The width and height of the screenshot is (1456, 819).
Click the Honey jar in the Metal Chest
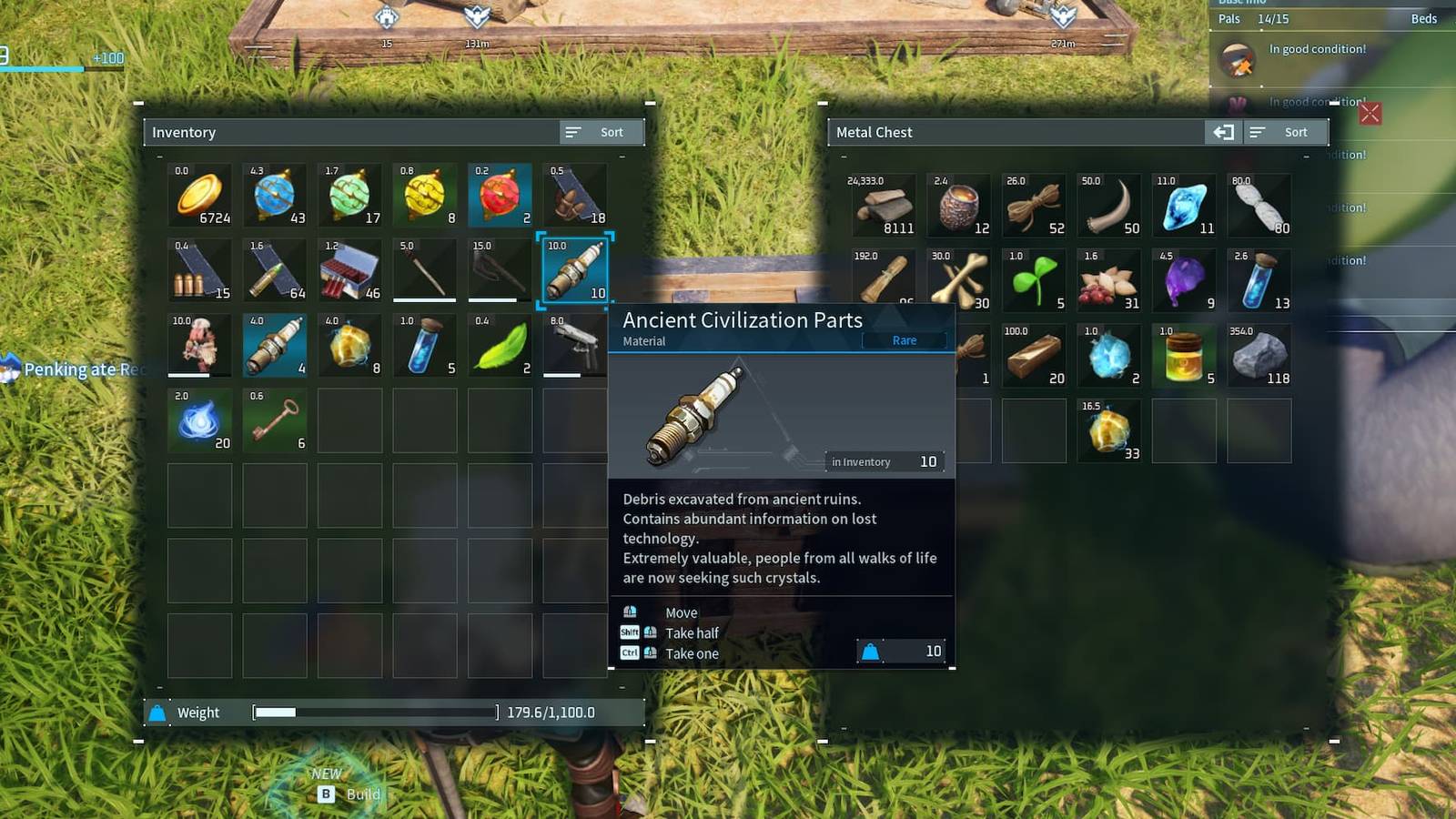click(1184, 355)
